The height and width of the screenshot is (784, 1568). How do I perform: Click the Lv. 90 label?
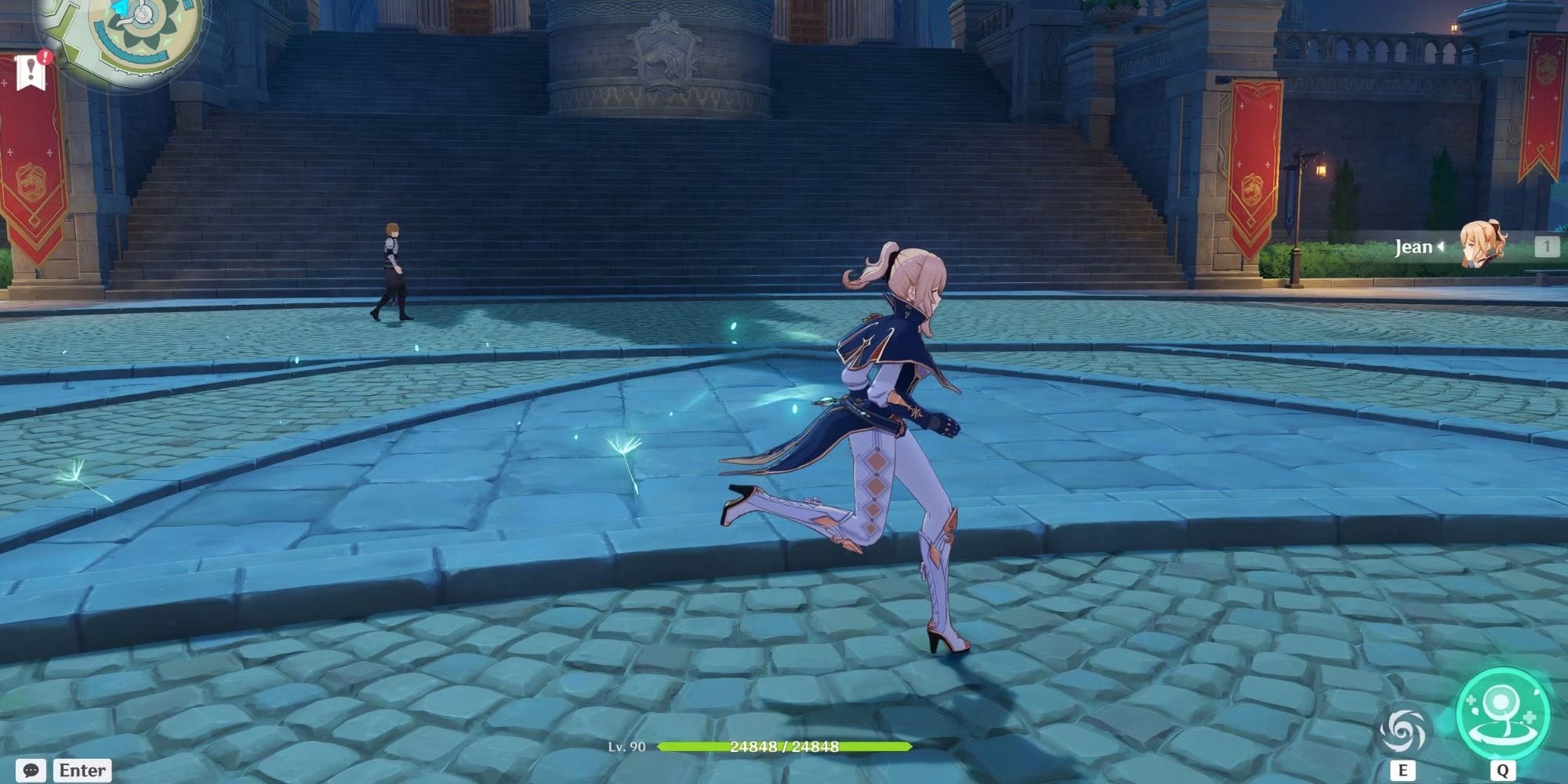pyautogui.click(x=627, y=746)
